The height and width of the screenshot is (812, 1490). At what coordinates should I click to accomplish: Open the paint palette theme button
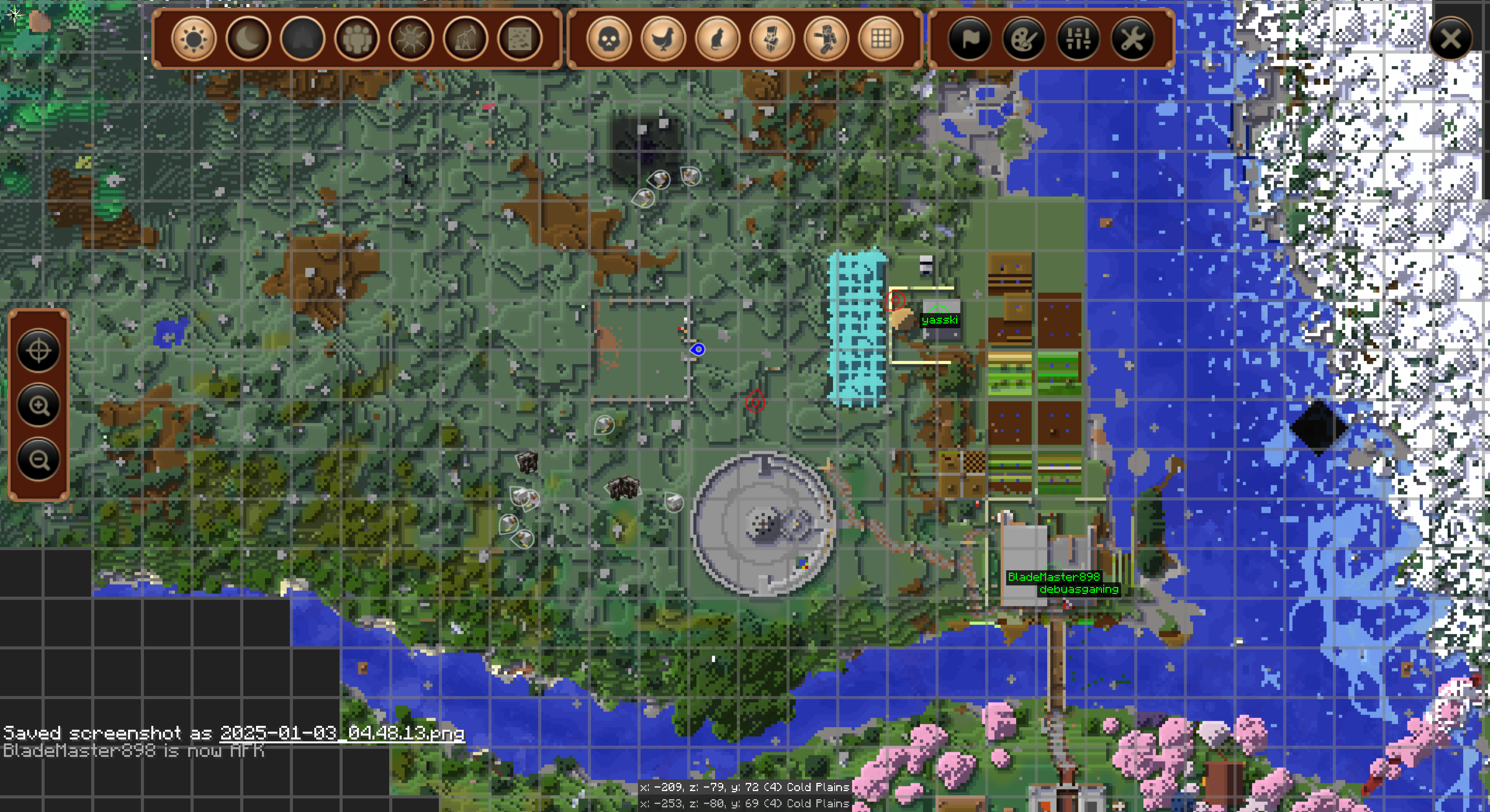coord(1024,39)
